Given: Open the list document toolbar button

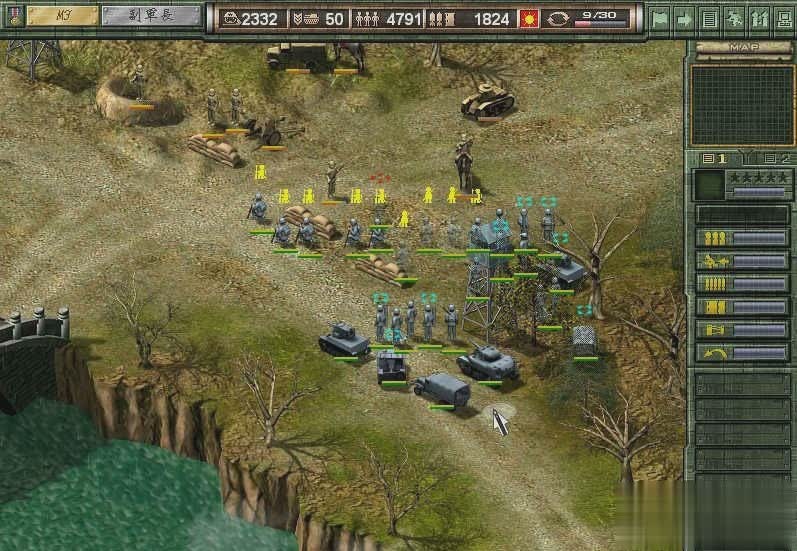Looking at the screenshot, I should point(709,18).
